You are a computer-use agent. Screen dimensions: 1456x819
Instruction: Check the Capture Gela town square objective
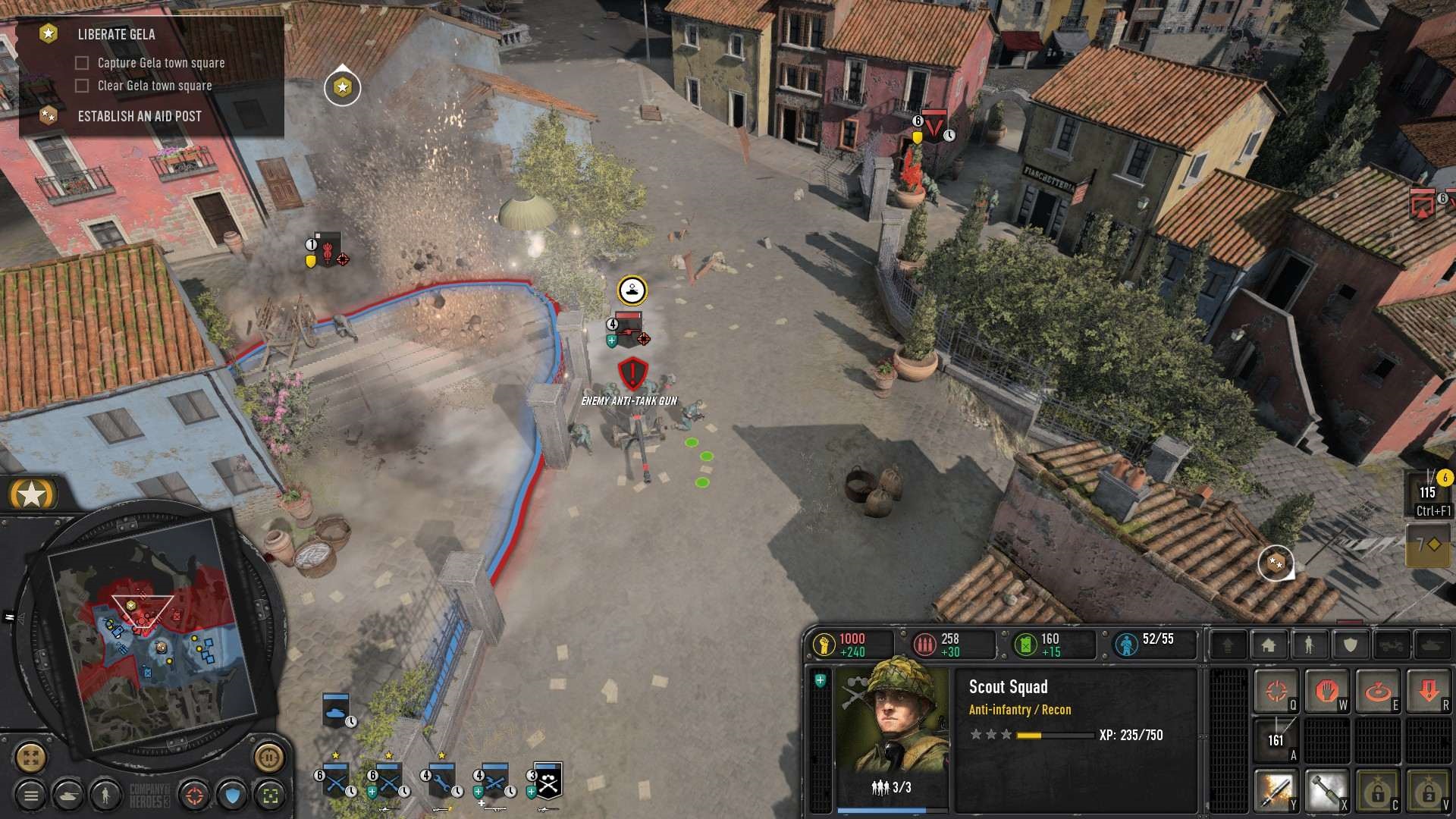[x=81, y=63]
